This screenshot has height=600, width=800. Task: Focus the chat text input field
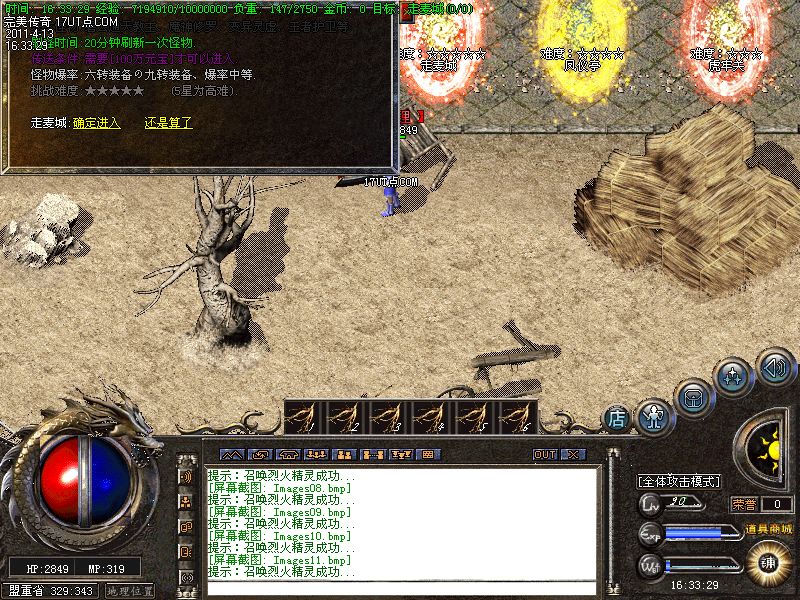[x=400, y=588]
